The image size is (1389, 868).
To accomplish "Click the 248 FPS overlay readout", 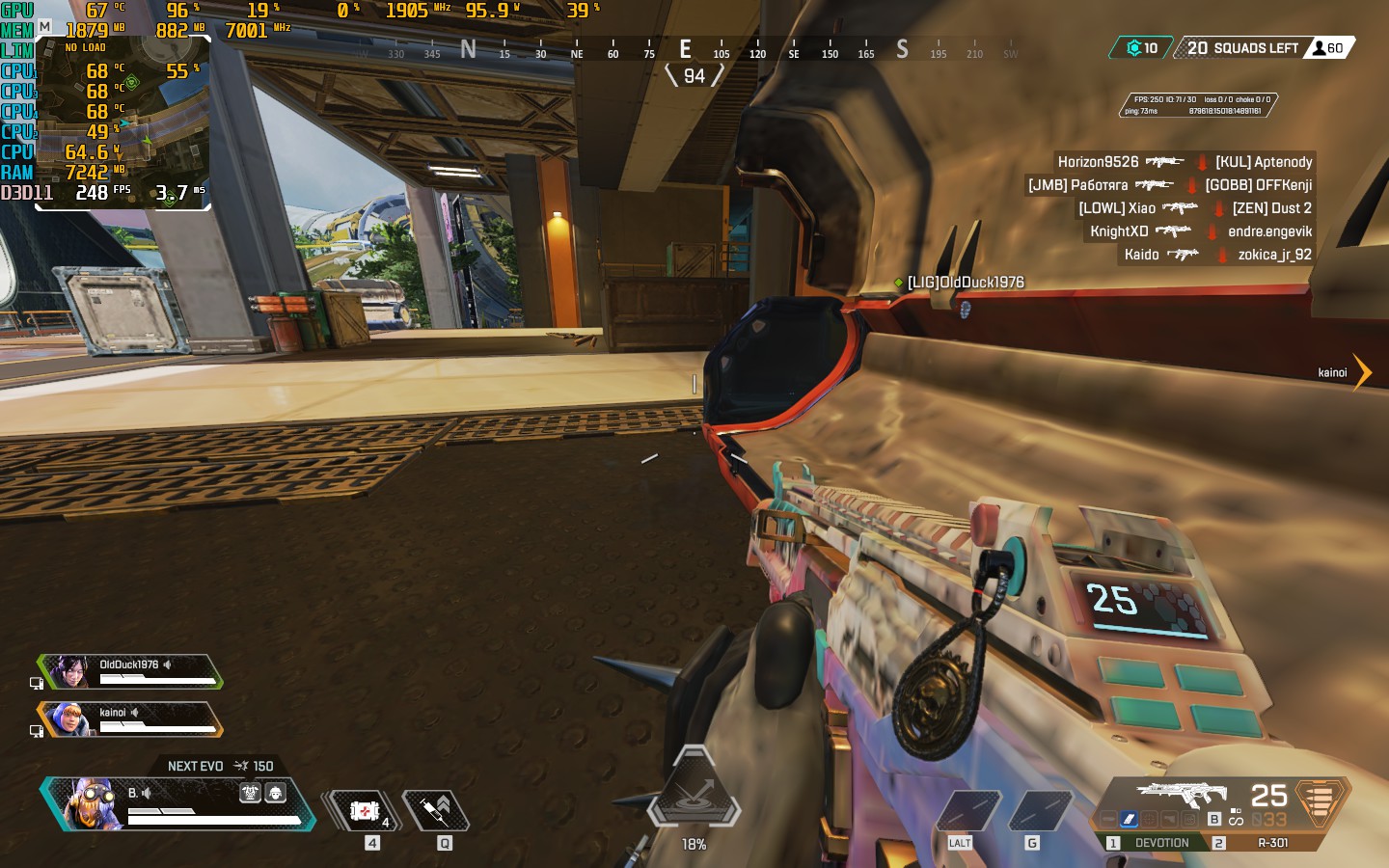I will click(102, 192).
